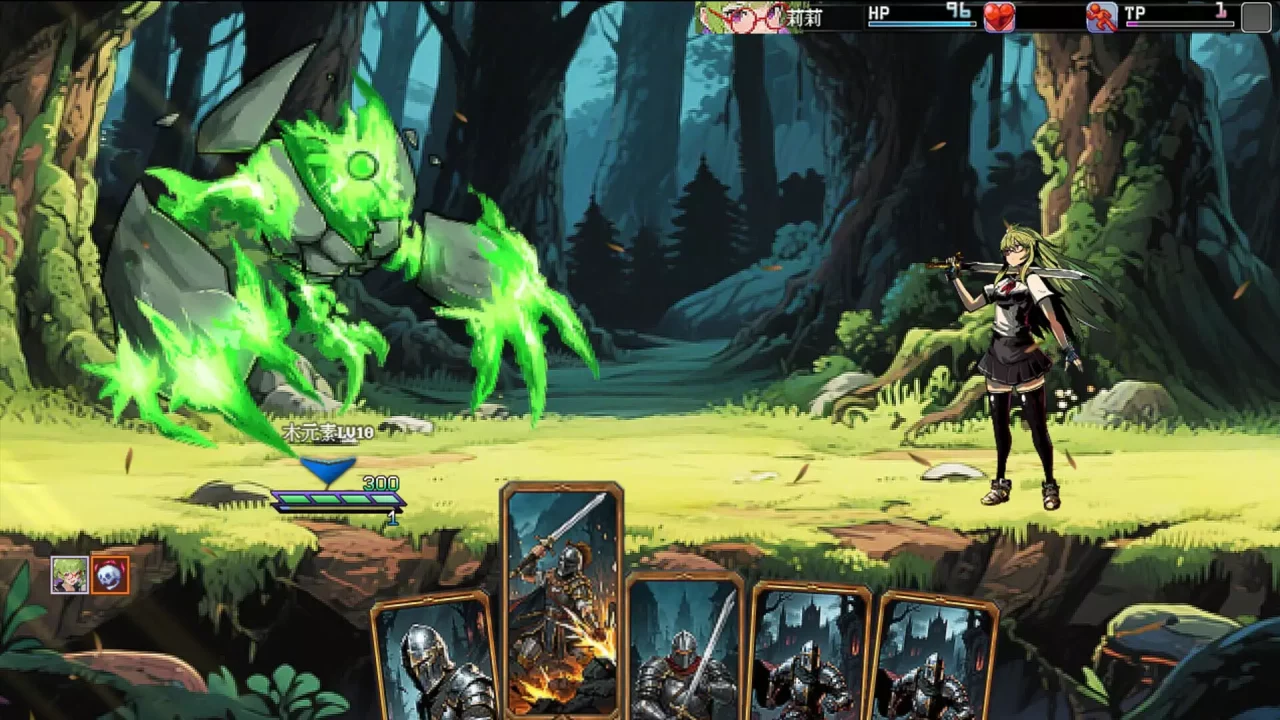
Task: Click the skull icon in the turn order
Action: point(110,575)
